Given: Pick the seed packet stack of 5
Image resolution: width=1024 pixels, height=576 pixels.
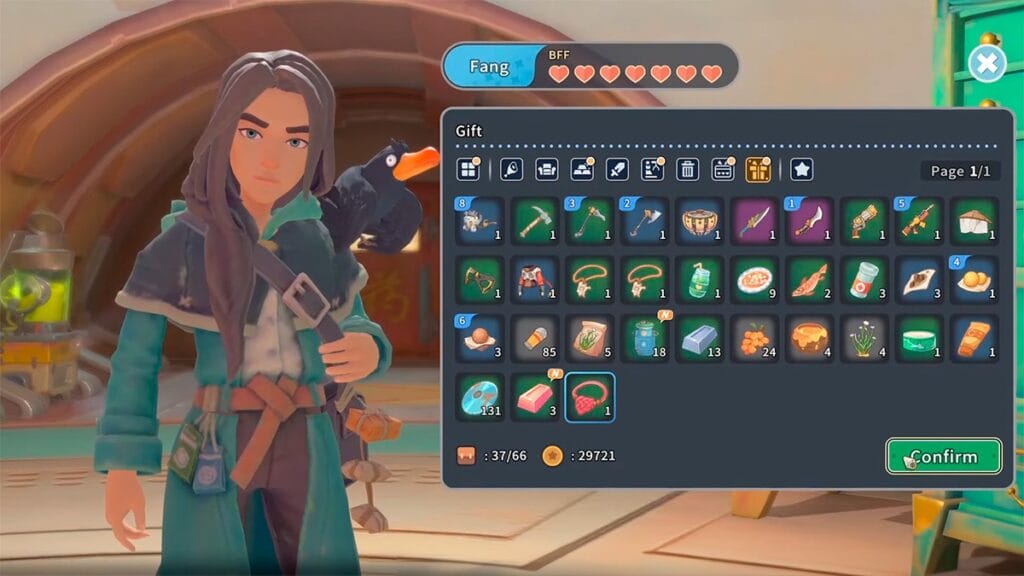Looking at the screenshot, I should (590, 338).
